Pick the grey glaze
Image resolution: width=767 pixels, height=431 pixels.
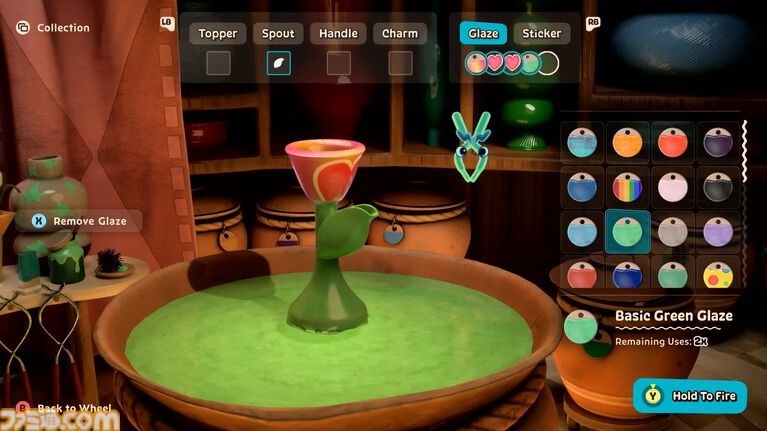673,232
